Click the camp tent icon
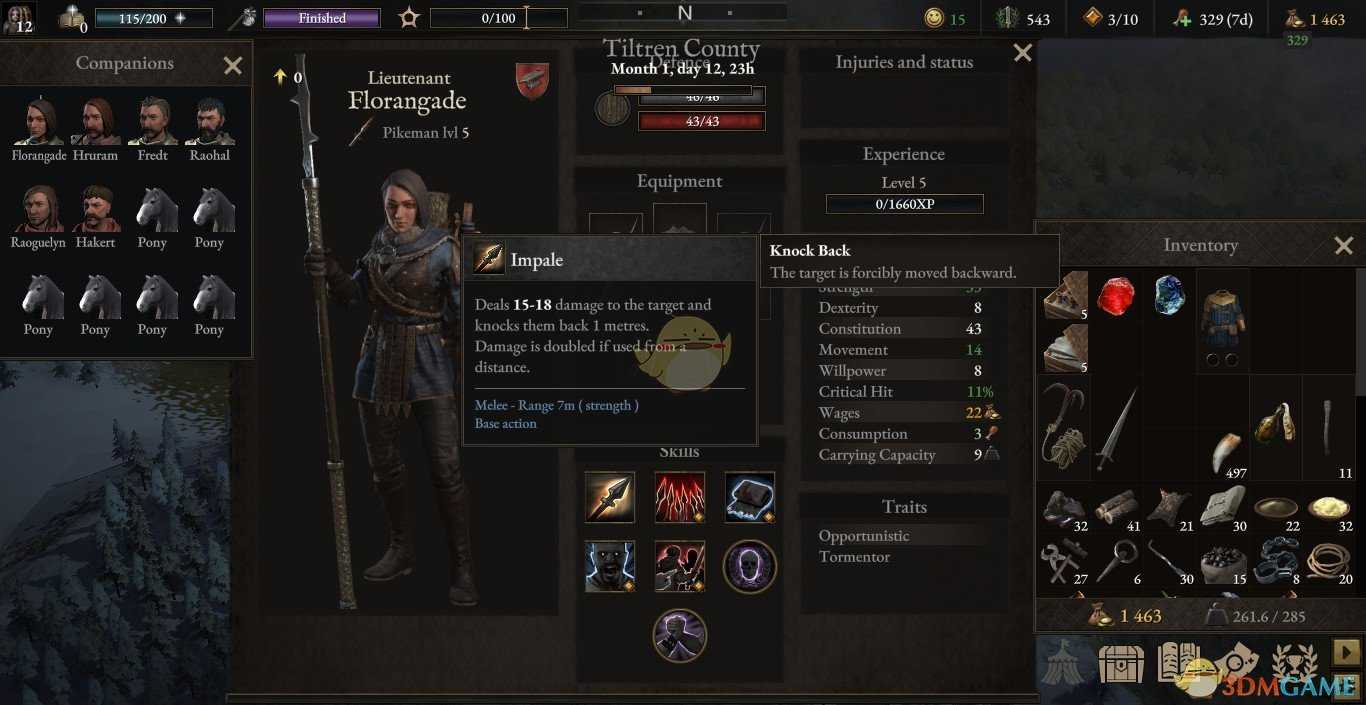The height and width of the screenshot is (705, 1366). (1062, 661)
